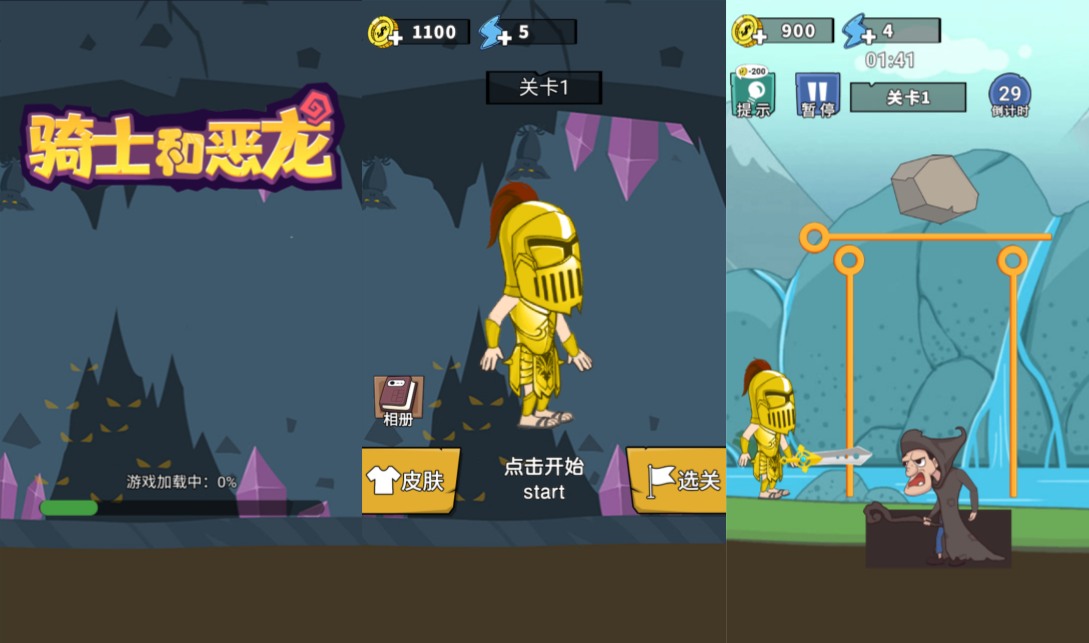Open the 相册 album book icon
Viewport: 1089px width, 643px height.
(x=398, y=400)
